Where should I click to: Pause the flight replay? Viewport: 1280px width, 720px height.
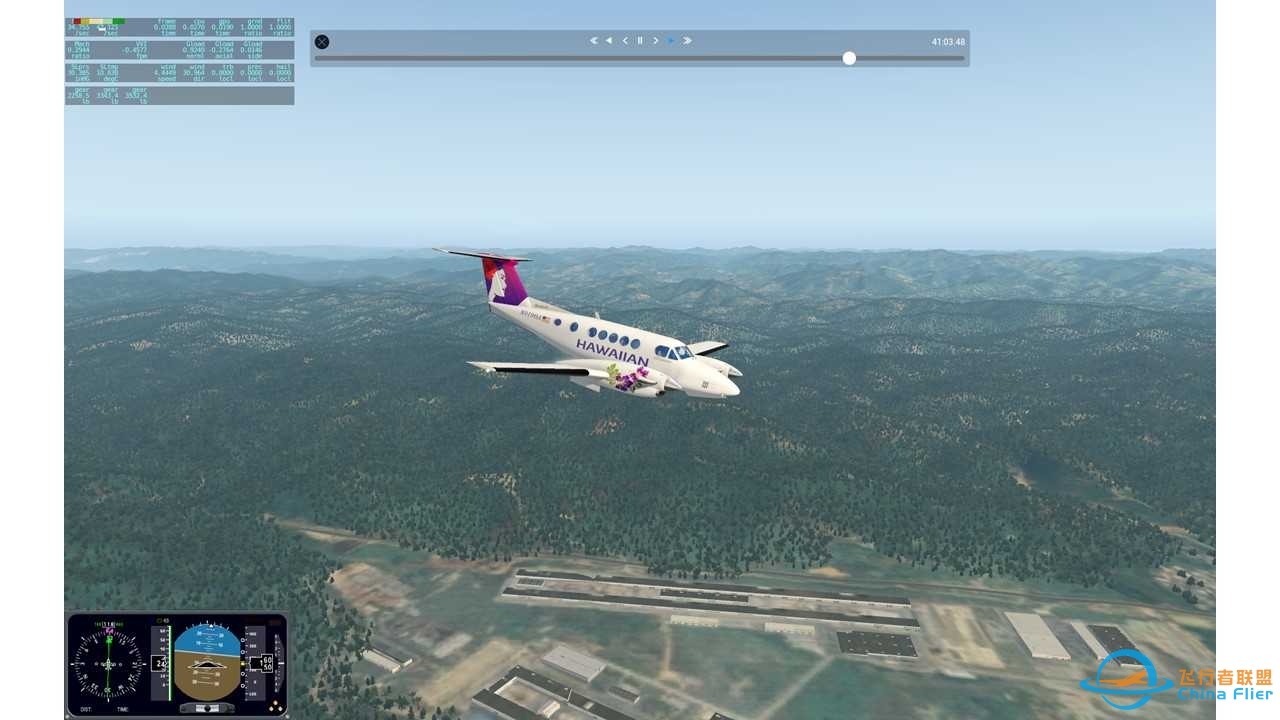click(x=640, y=41)
